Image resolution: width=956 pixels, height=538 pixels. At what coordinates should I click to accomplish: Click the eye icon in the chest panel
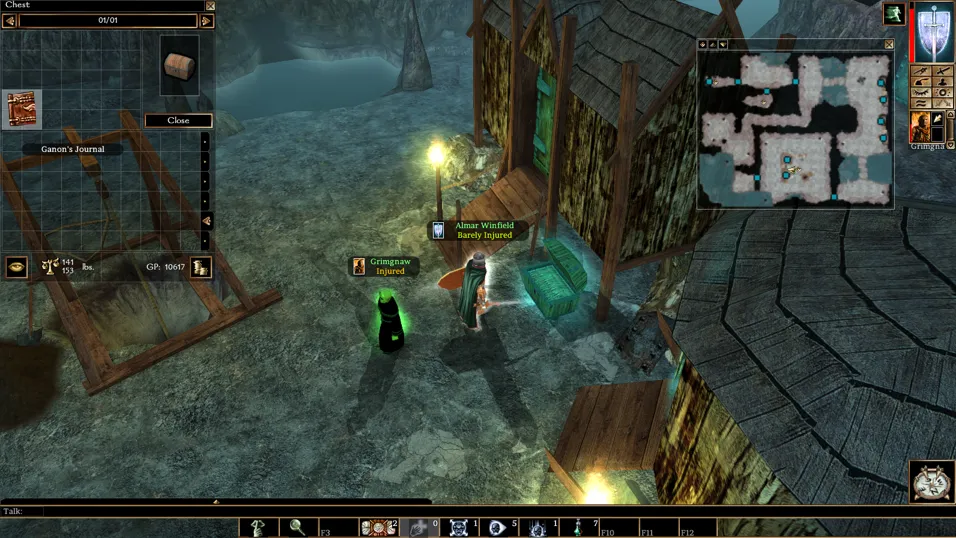[16, 267]
